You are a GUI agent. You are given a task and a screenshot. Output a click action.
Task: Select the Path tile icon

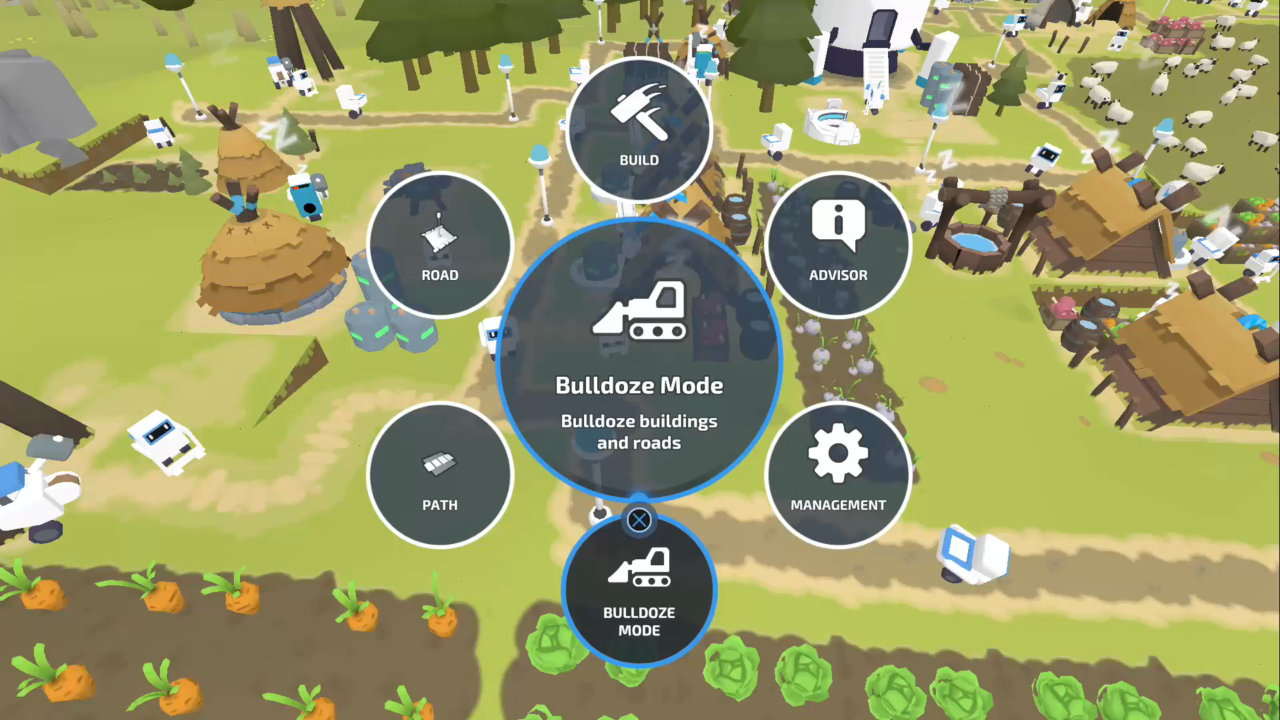click(x=440, y=463)
